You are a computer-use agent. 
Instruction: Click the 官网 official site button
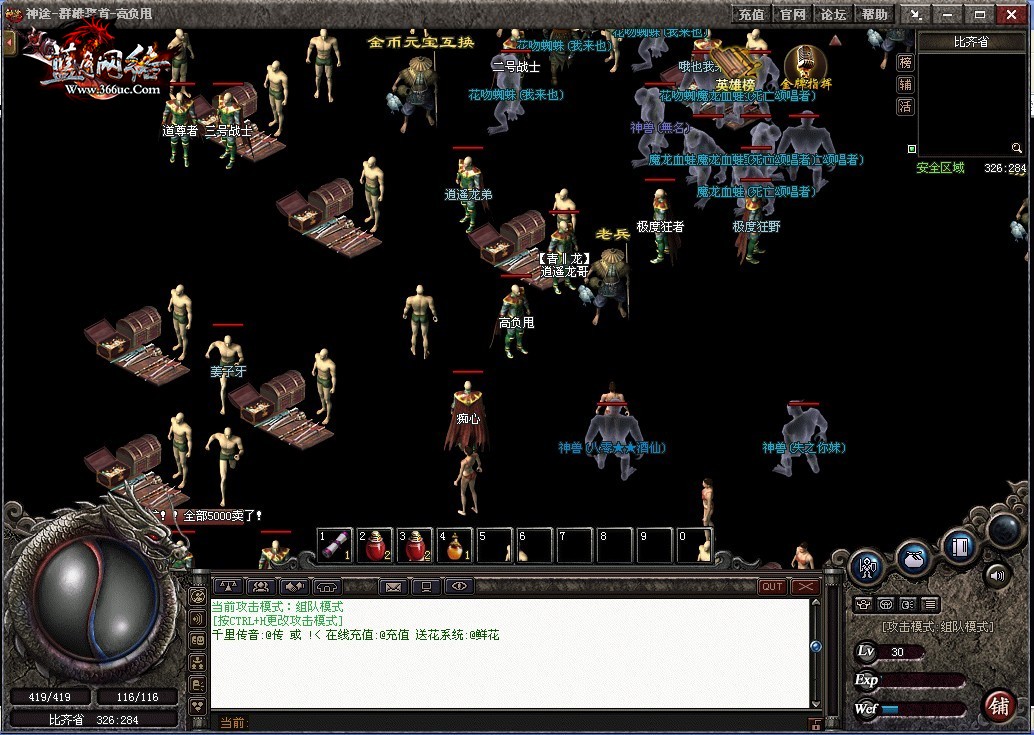(792, 15)
